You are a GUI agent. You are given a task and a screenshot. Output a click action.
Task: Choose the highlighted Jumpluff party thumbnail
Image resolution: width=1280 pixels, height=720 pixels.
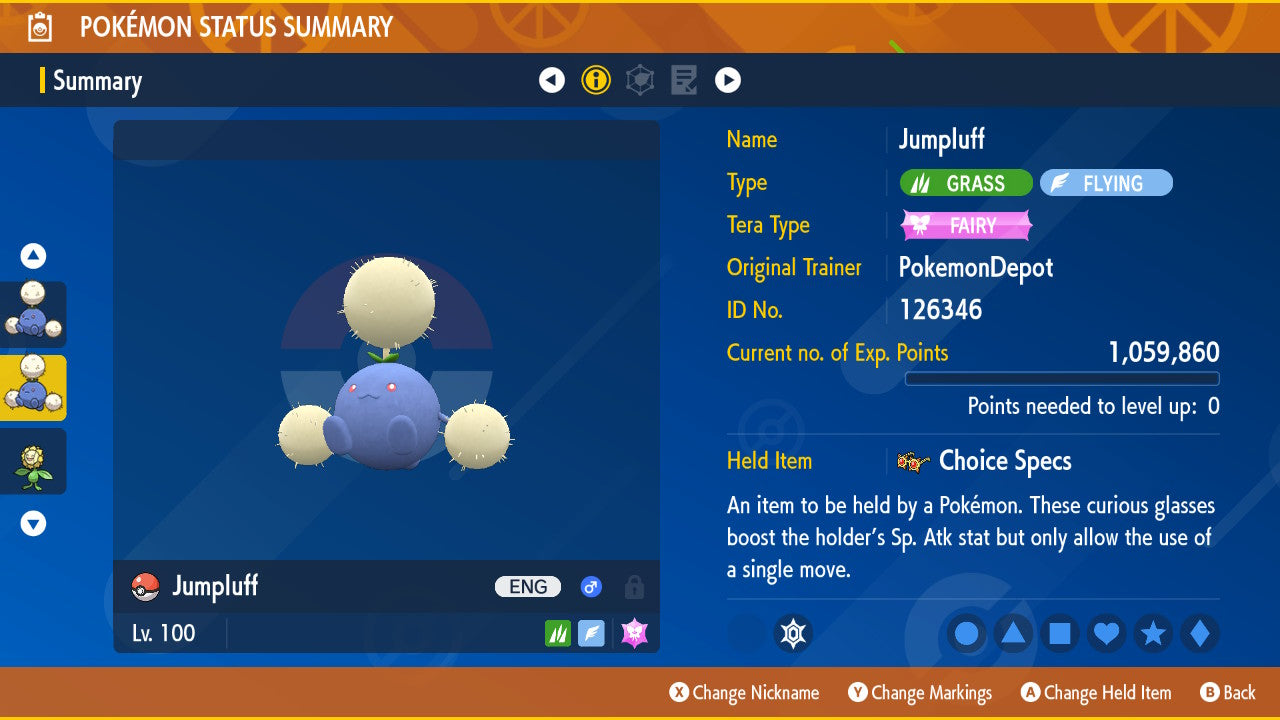(34, 387)
